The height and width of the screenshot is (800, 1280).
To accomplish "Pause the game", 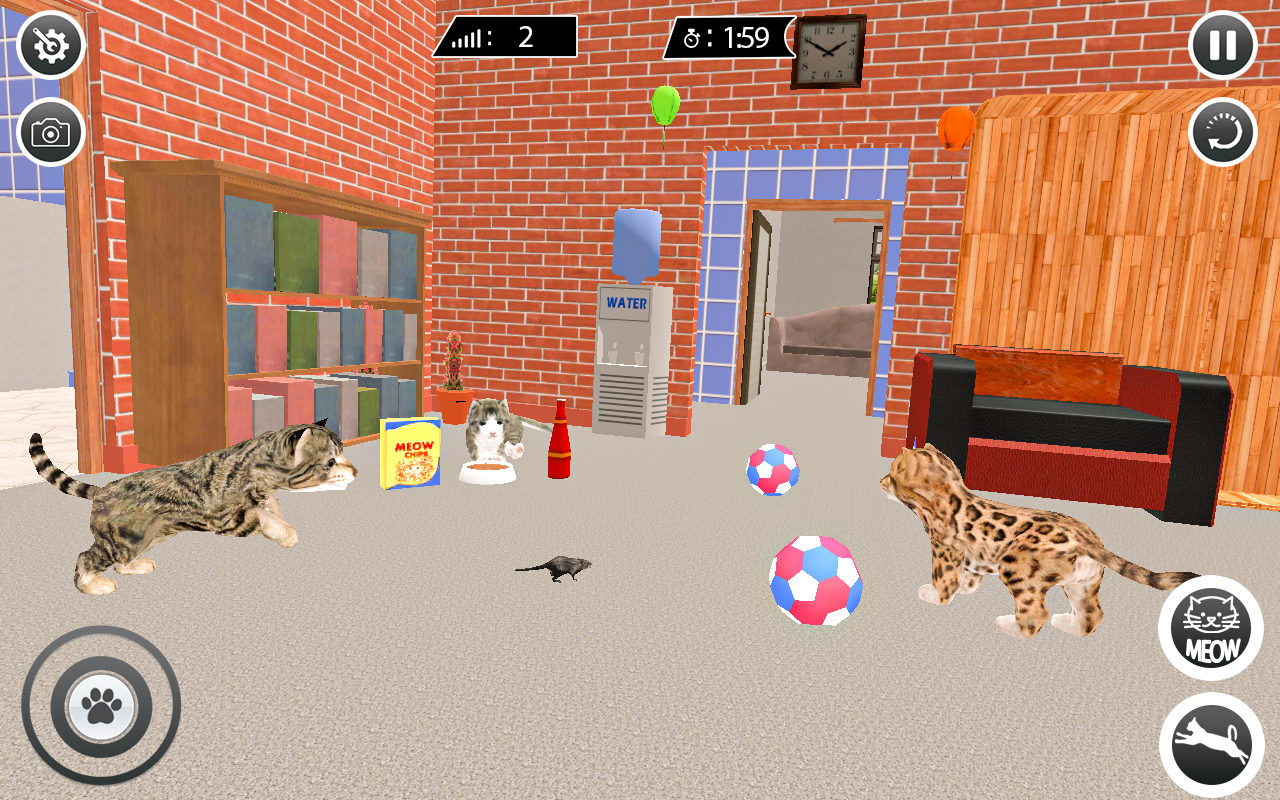I will click(x=1222, y=45).
